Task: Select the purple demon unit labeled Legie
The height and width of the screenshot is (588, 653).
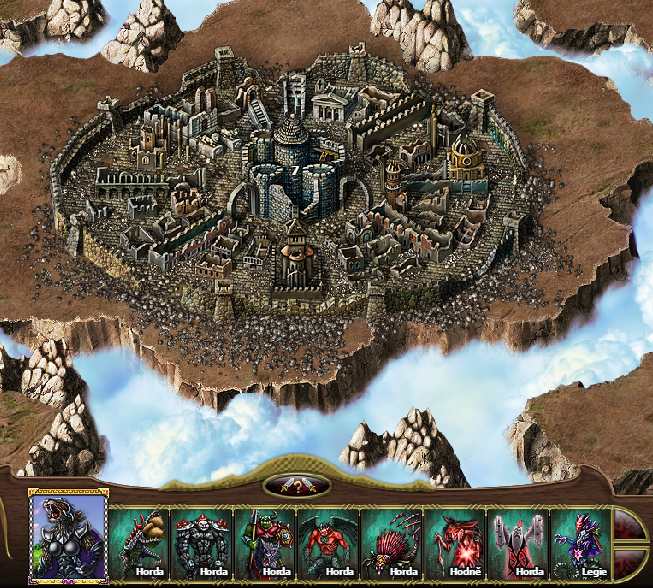Action: click(581, 544)
